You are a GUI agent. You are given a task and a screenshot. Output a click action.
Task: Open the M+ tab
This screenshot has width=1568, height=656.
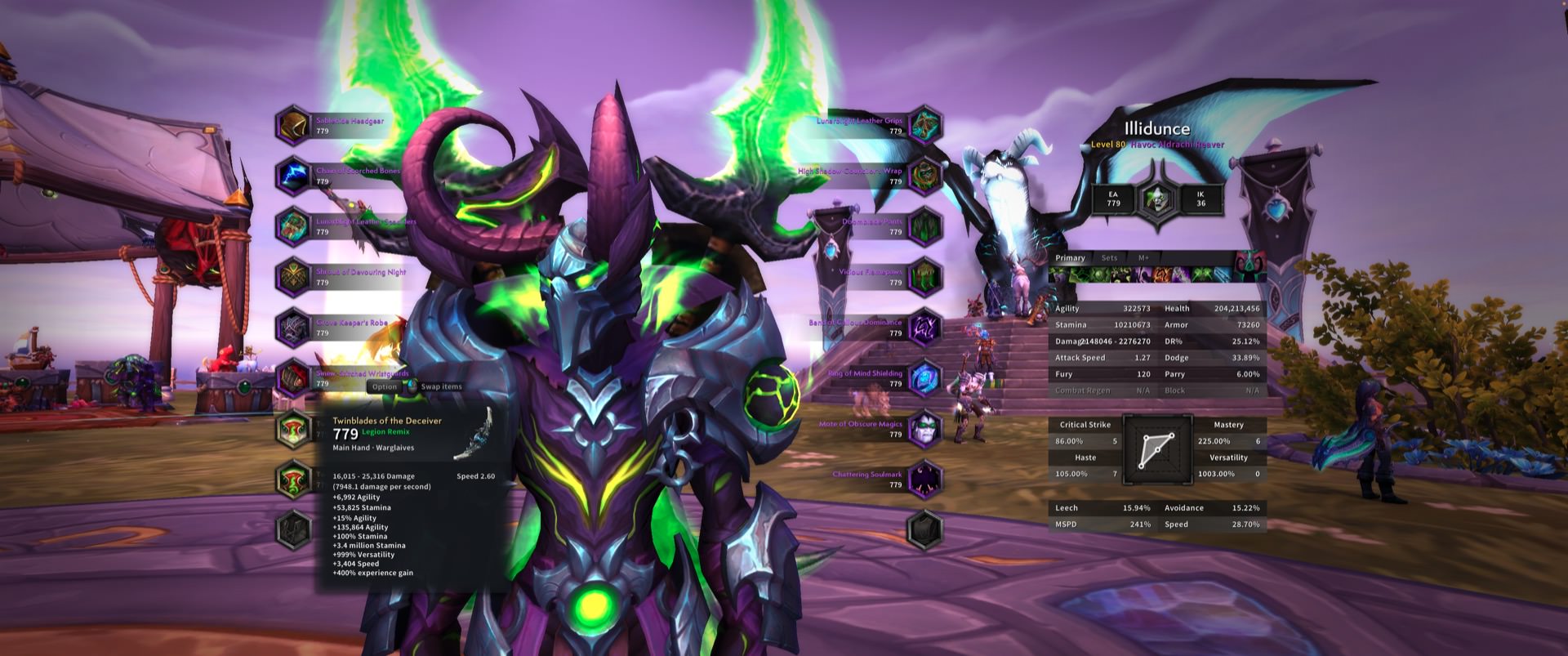coord(1143,258)
